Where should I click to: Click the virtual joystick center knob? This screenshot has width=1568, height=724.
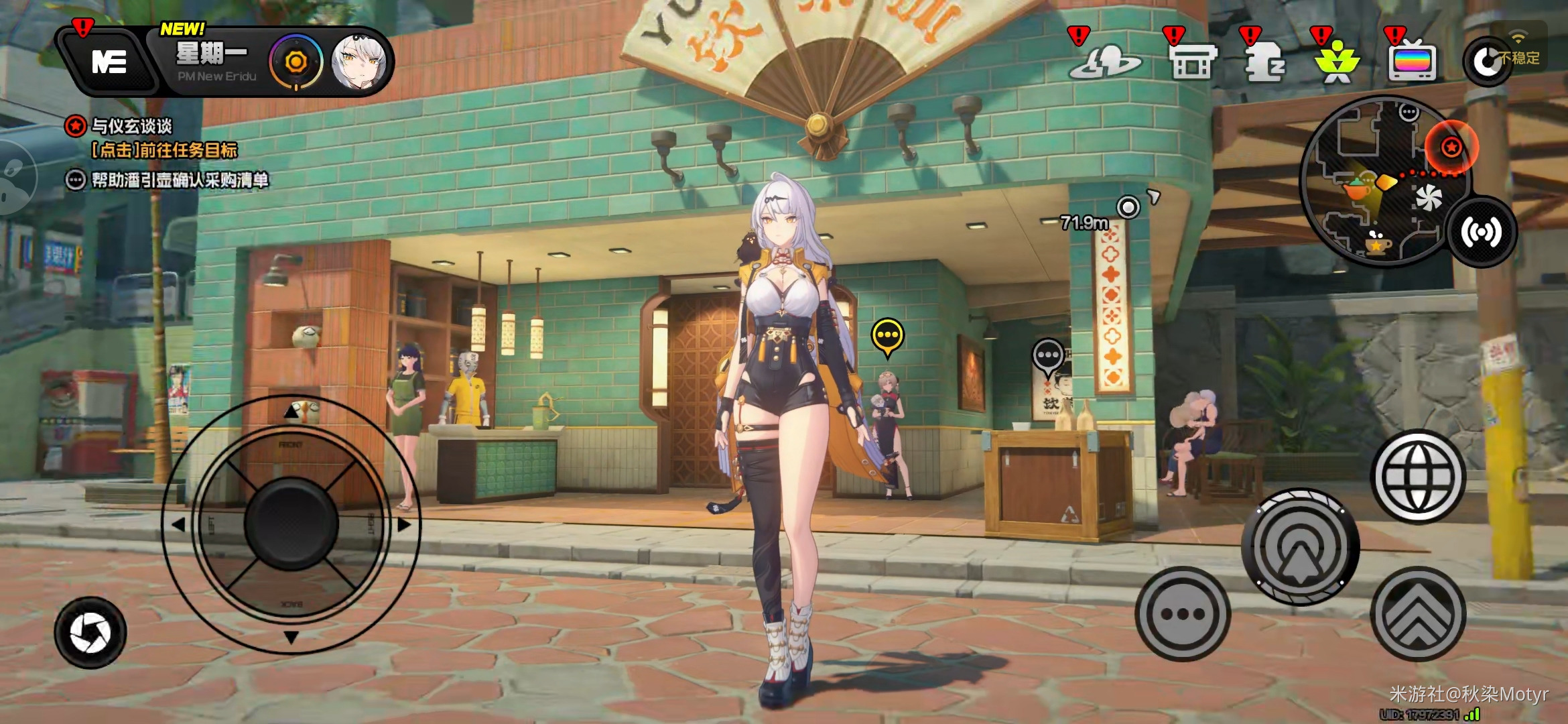pyautogui.click(x=291, y=524)
